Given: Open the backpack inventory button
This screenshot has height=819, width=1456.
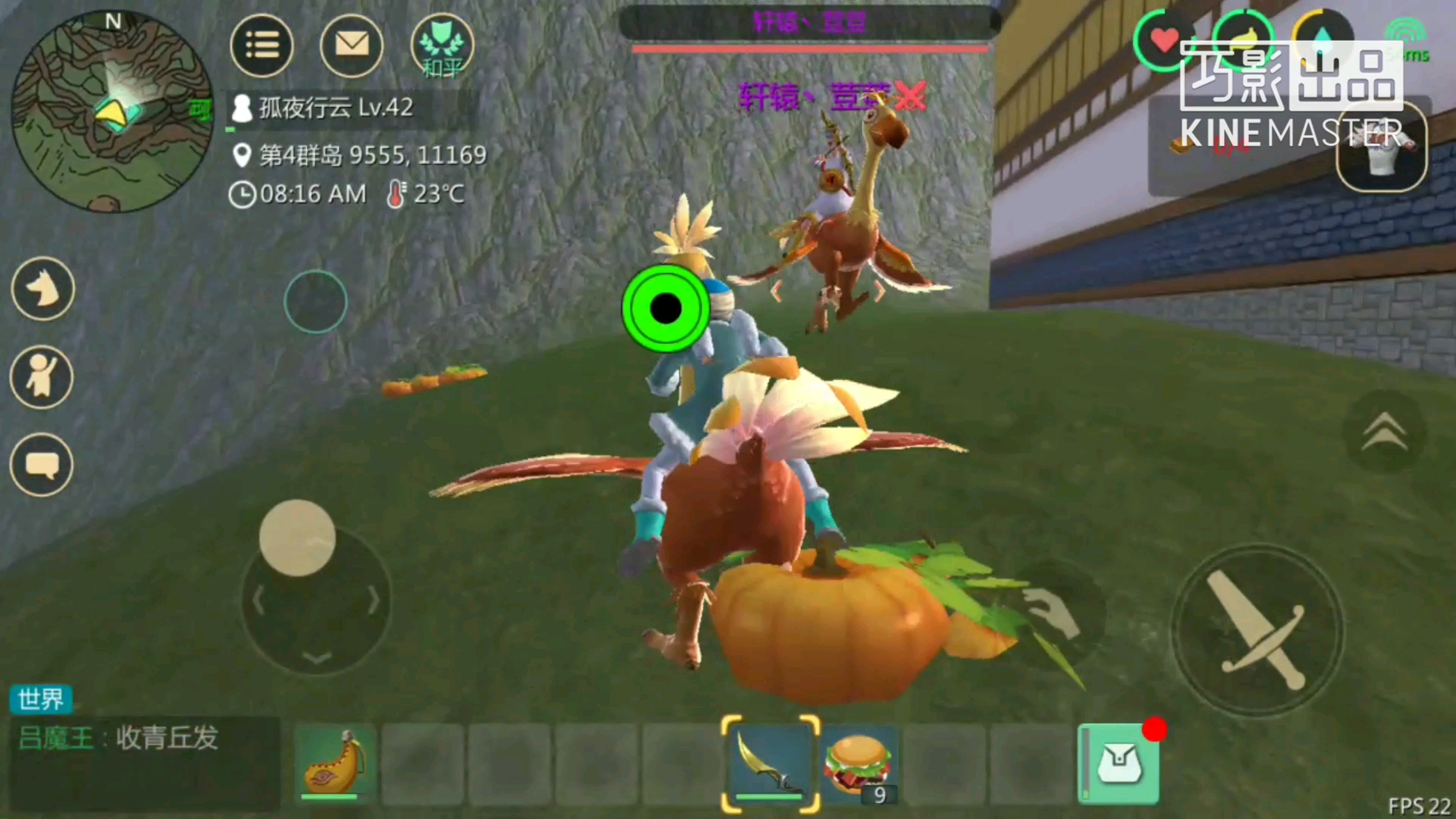Looking at the screenshot, I should [x=1119, y=763].
